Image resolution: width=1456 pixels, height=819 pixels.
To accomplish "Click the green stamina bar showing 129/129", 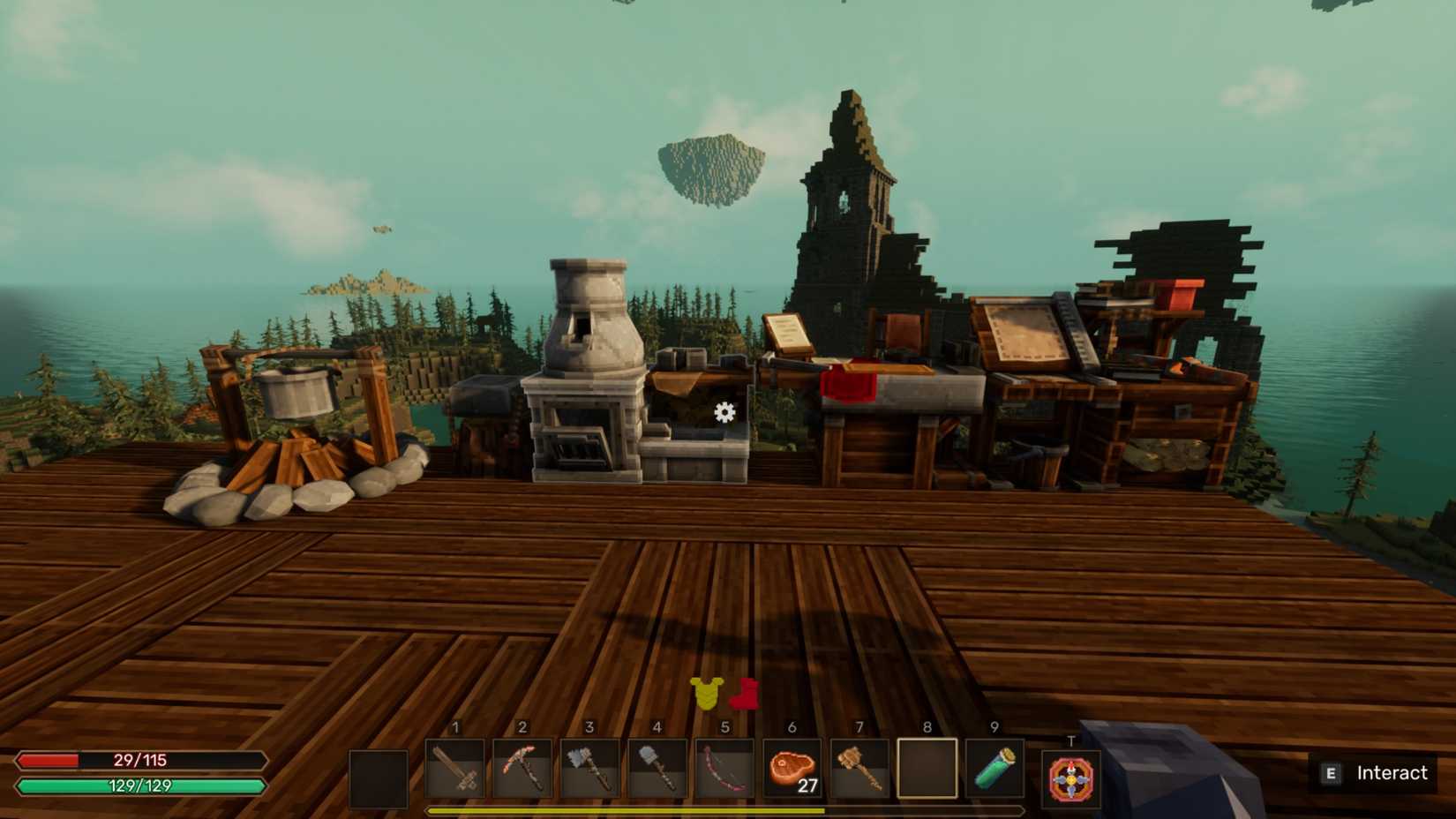I will (x=141, y=784).
